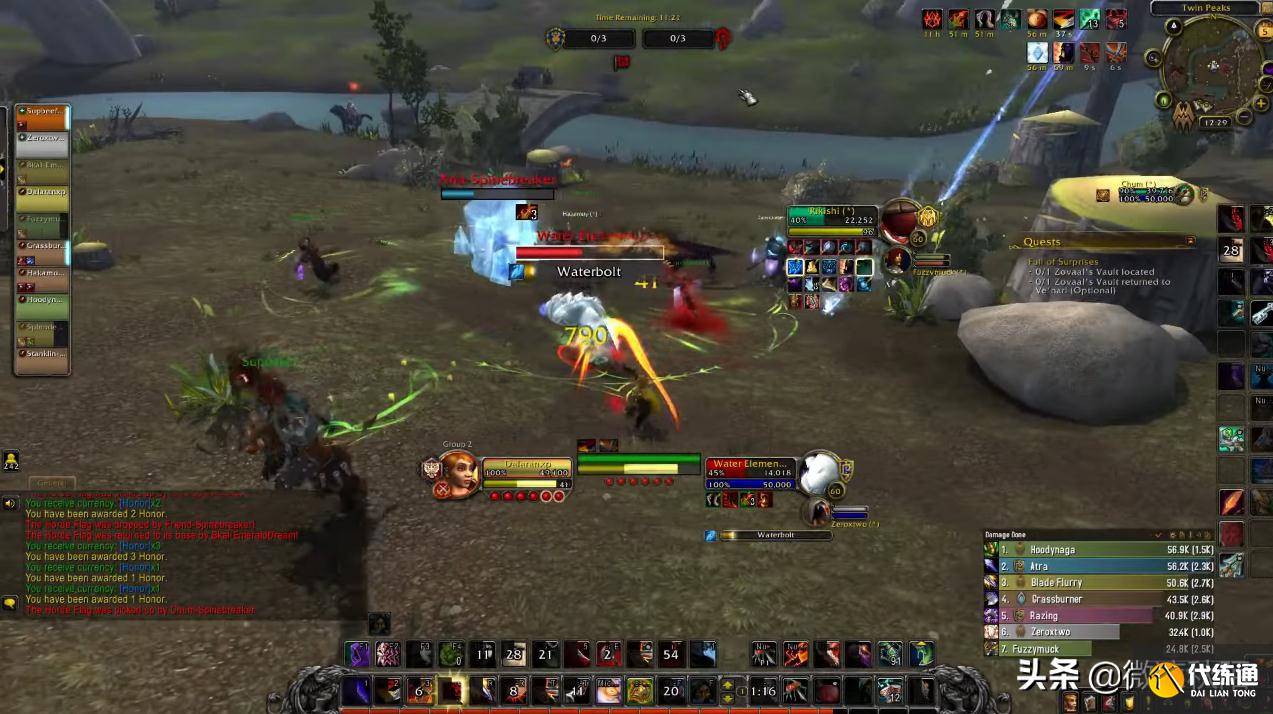The height and width of the screenshot is (714, 1273).
Task: Zoom out the minimap with minus button
Action: pos(1245,116)
